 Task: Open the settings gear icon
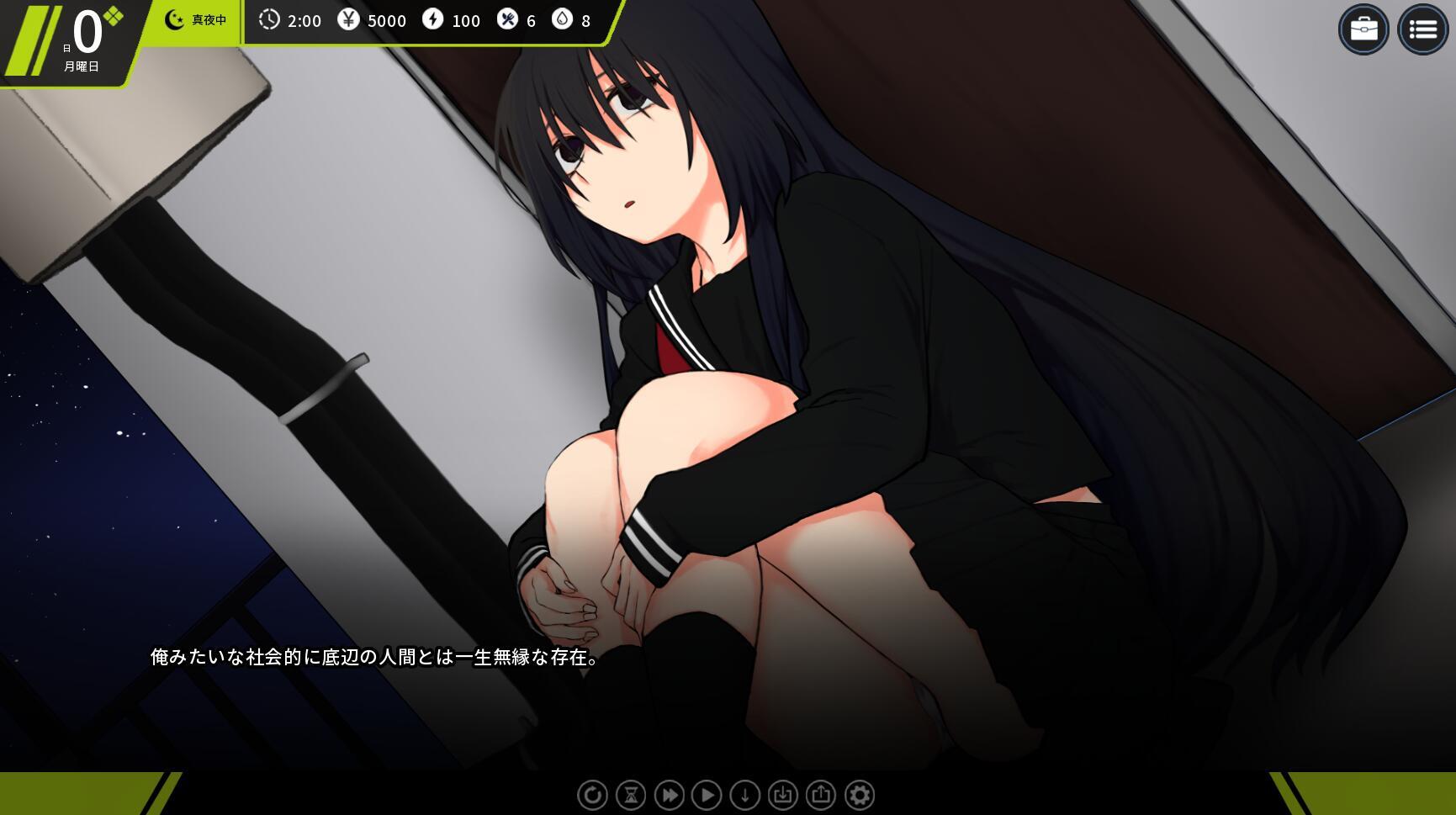click(x=859, y=794)
